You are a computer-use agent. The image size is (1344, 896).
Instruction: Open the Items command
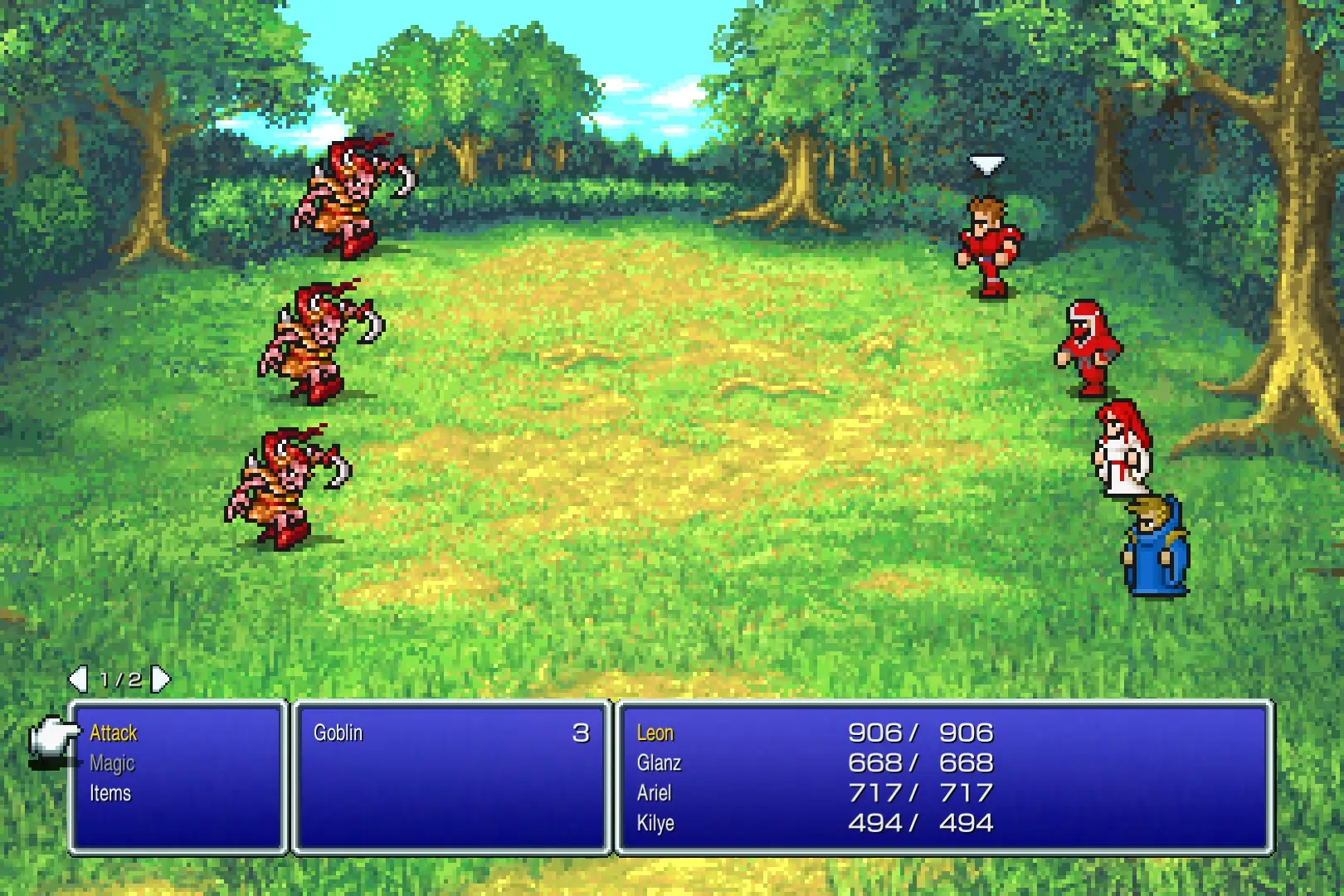[x=110, y=794]
